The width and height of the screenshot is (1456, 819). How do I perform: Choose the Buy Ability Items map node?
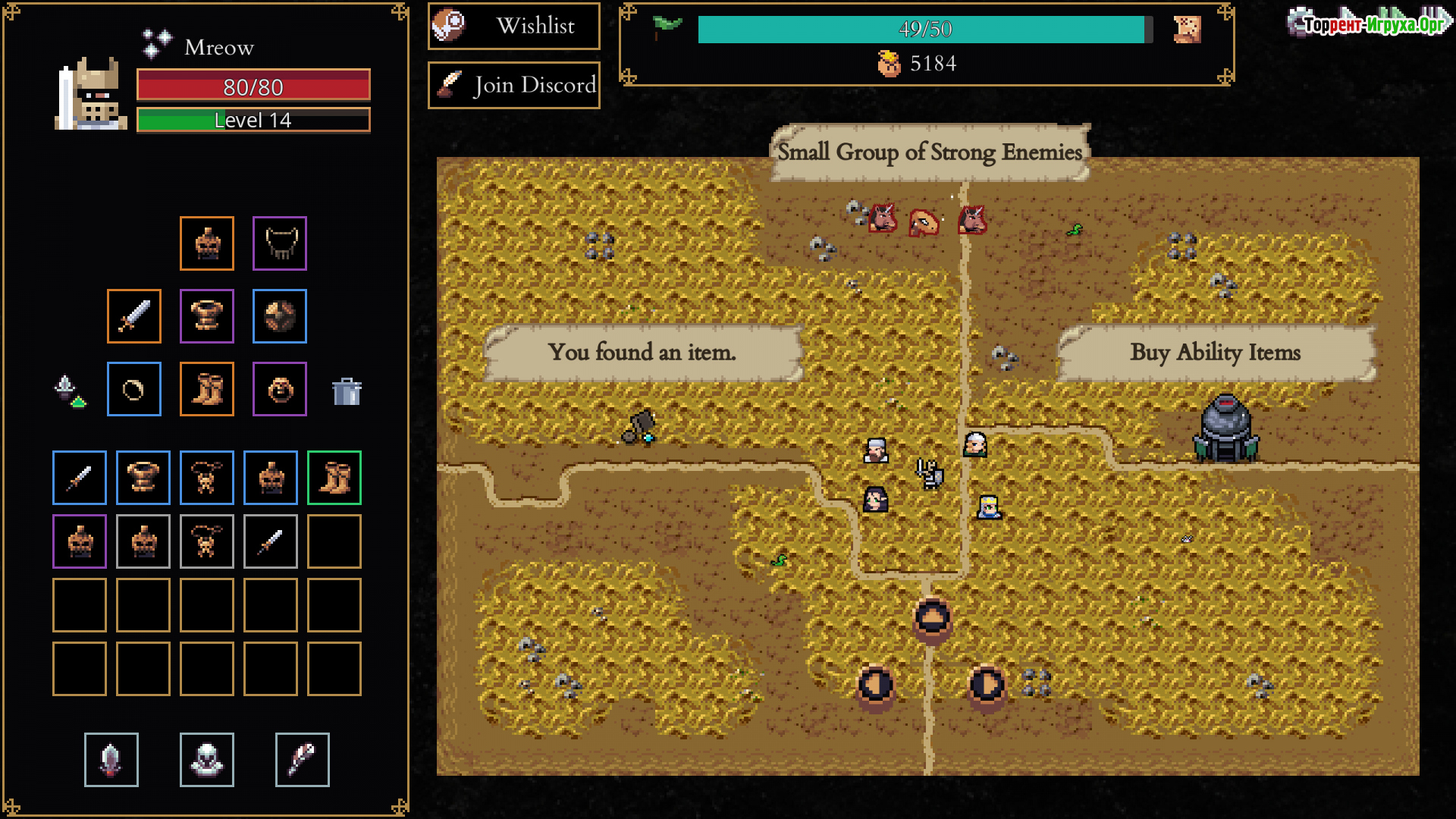[x=1225, y=429]
